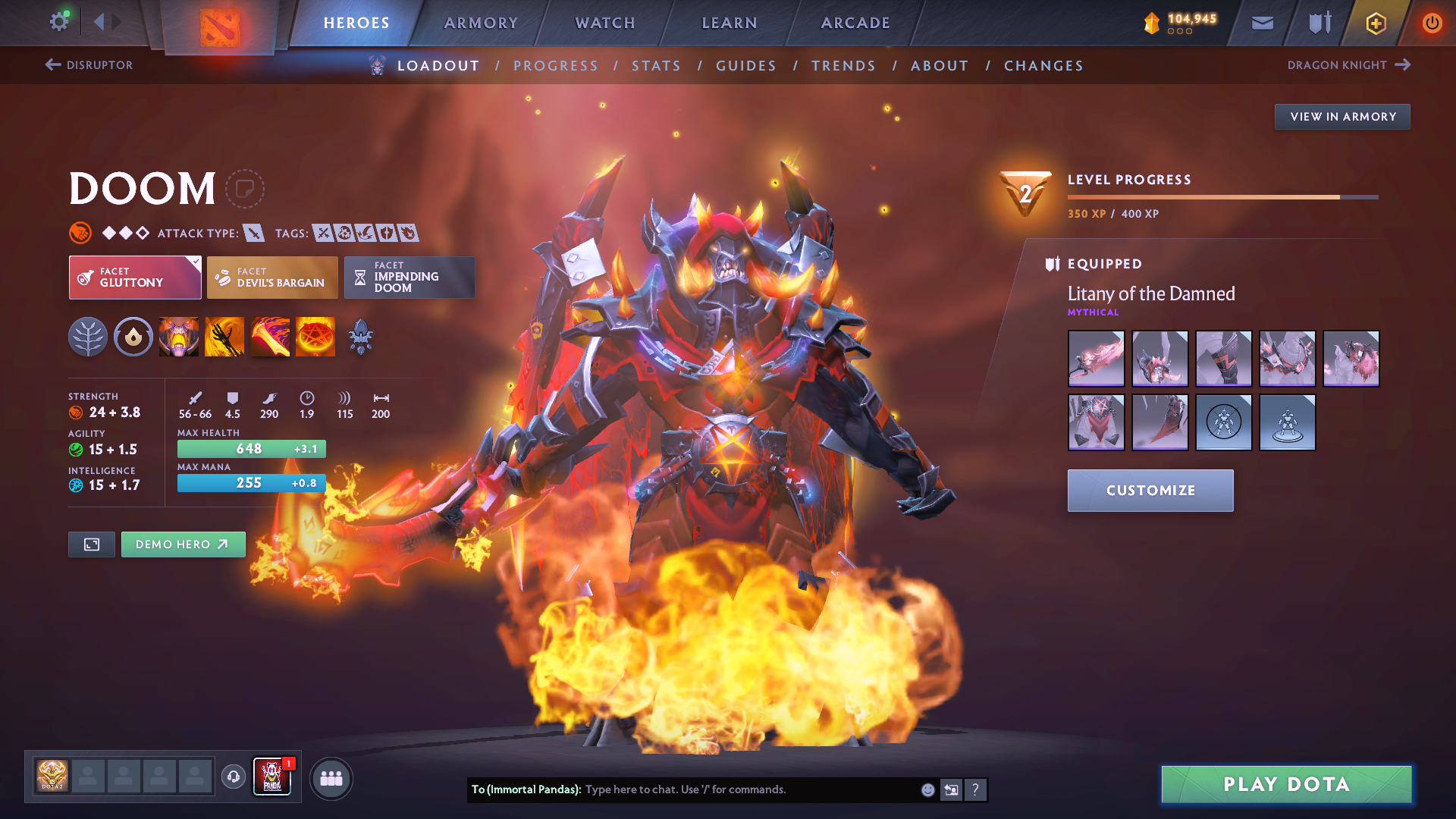Select the Devil's Bargain facet
This screenshot has height=819, width=1456.
click(272, 278)
